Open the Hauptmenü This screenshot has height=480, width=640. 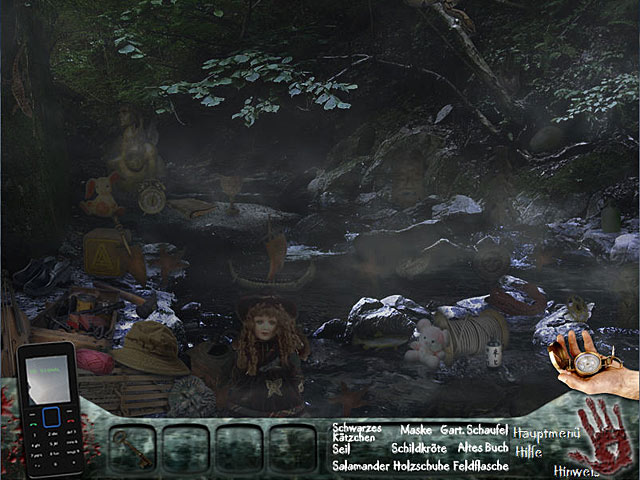[x=549, y=432]
